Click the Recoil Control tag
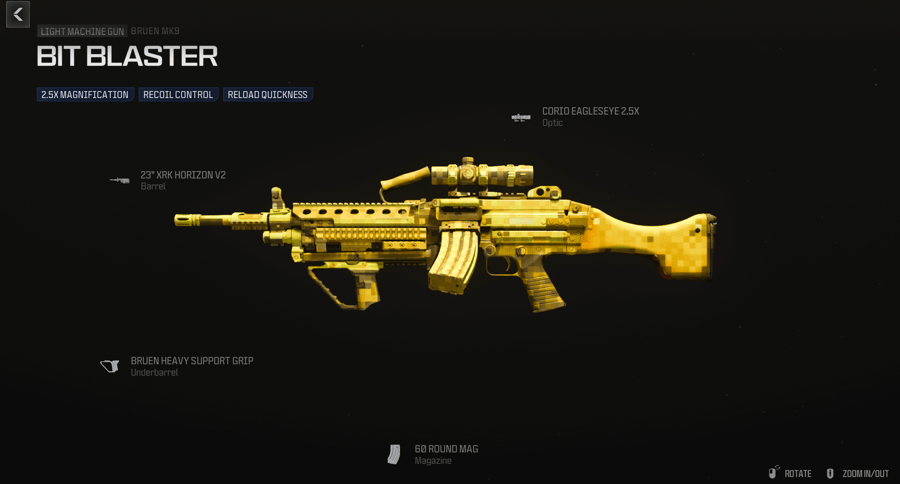The height and width of the screenshot is (484, 900). [x=178, y=95]
